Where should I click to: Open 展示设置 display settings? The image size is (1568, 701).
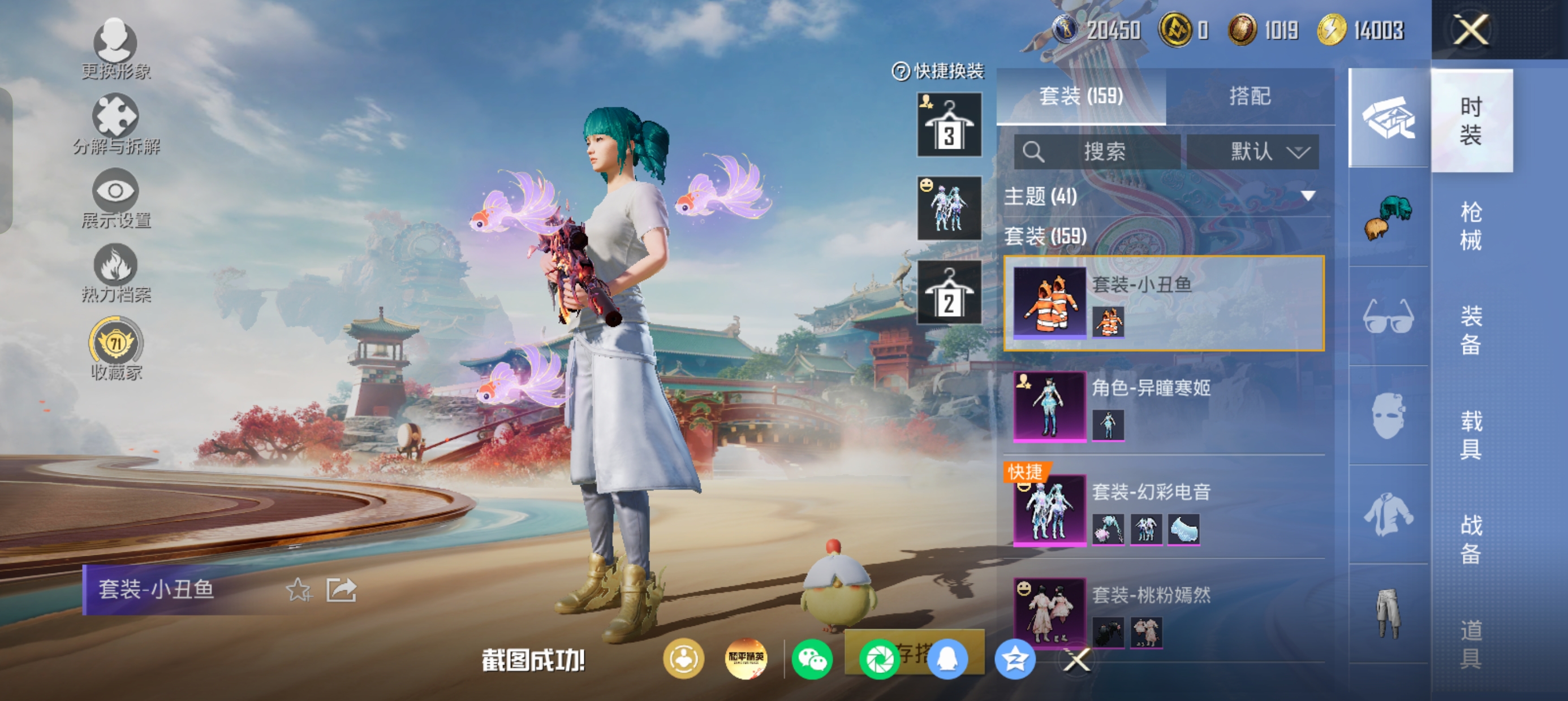coord(115,199)
